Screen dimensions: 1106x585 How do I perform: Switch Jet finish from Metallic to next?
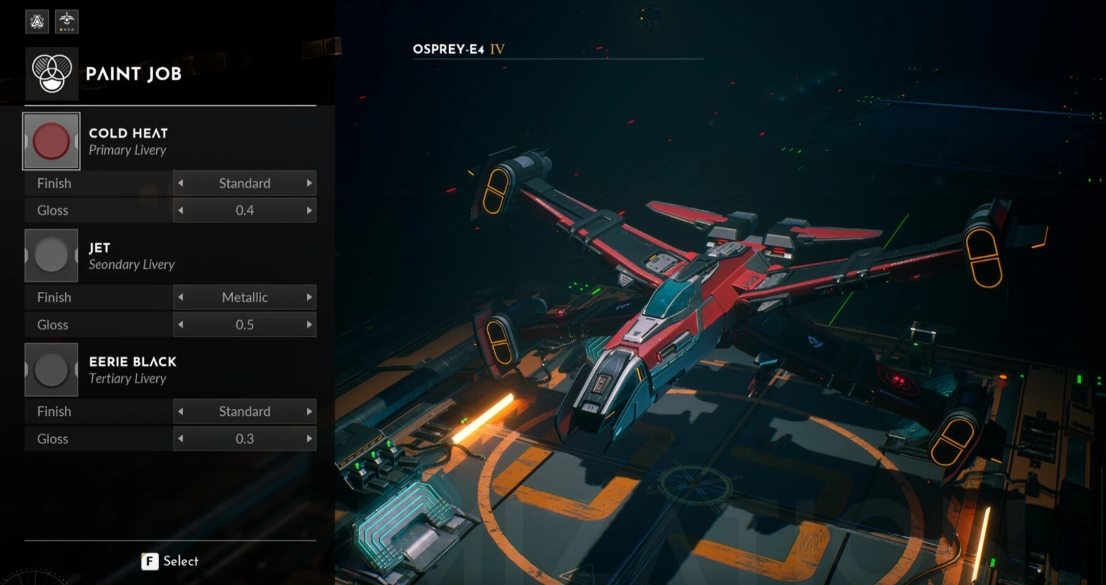[309, 298]
